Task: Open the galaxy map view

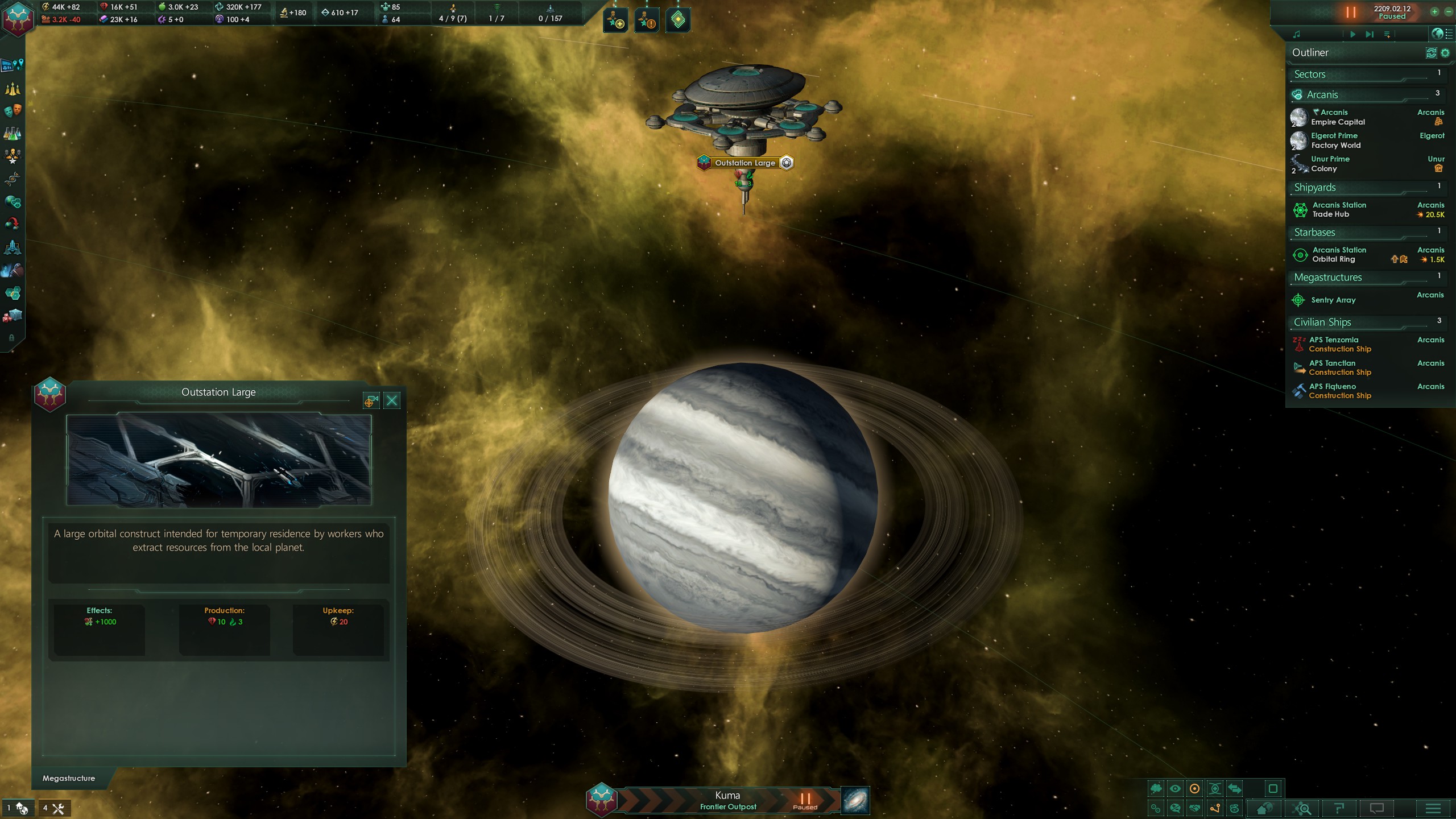Action: [x=855, y=800]
